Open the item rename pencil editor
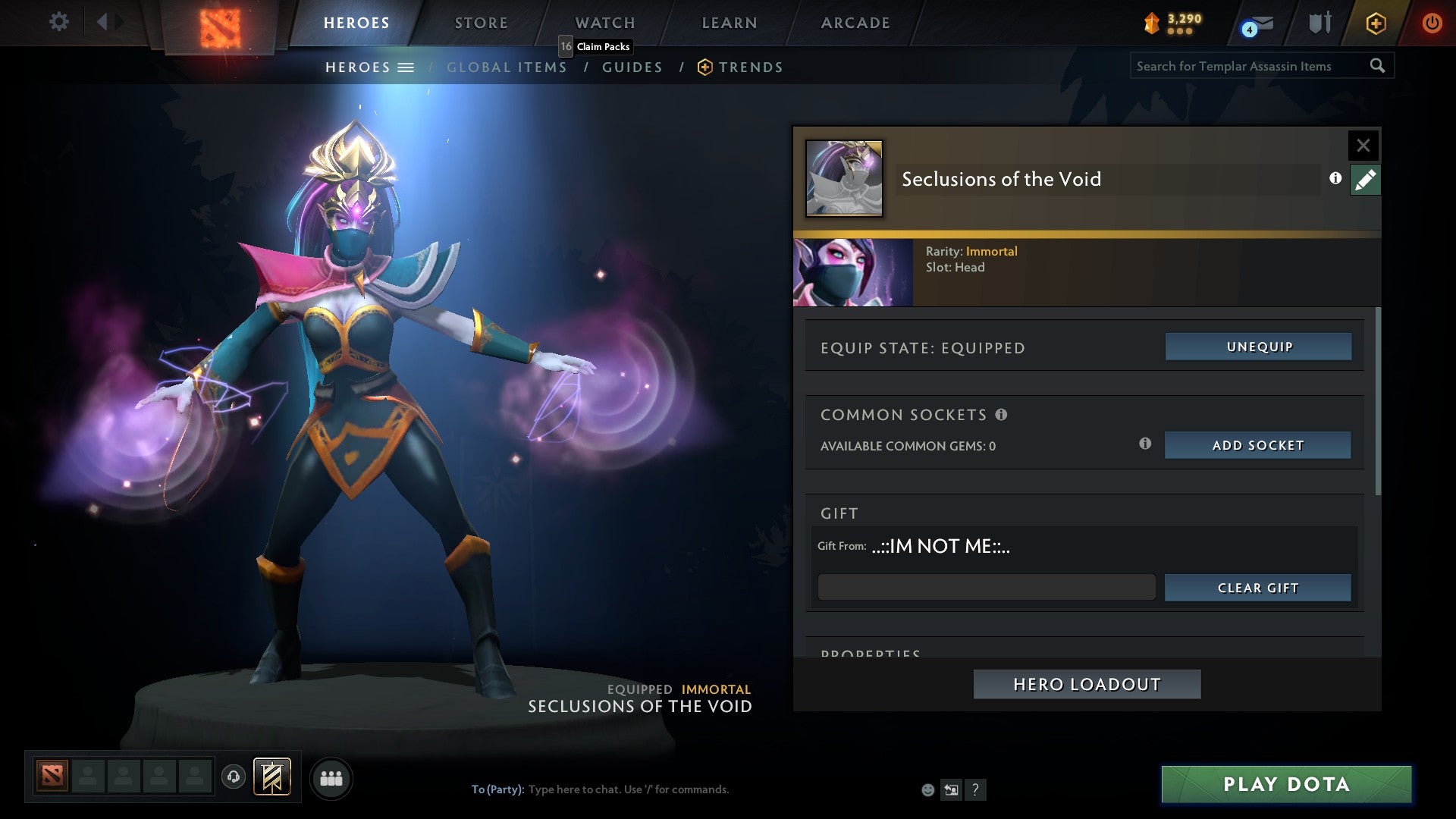The image size is (1456, 819). (x=1365, y=180)
